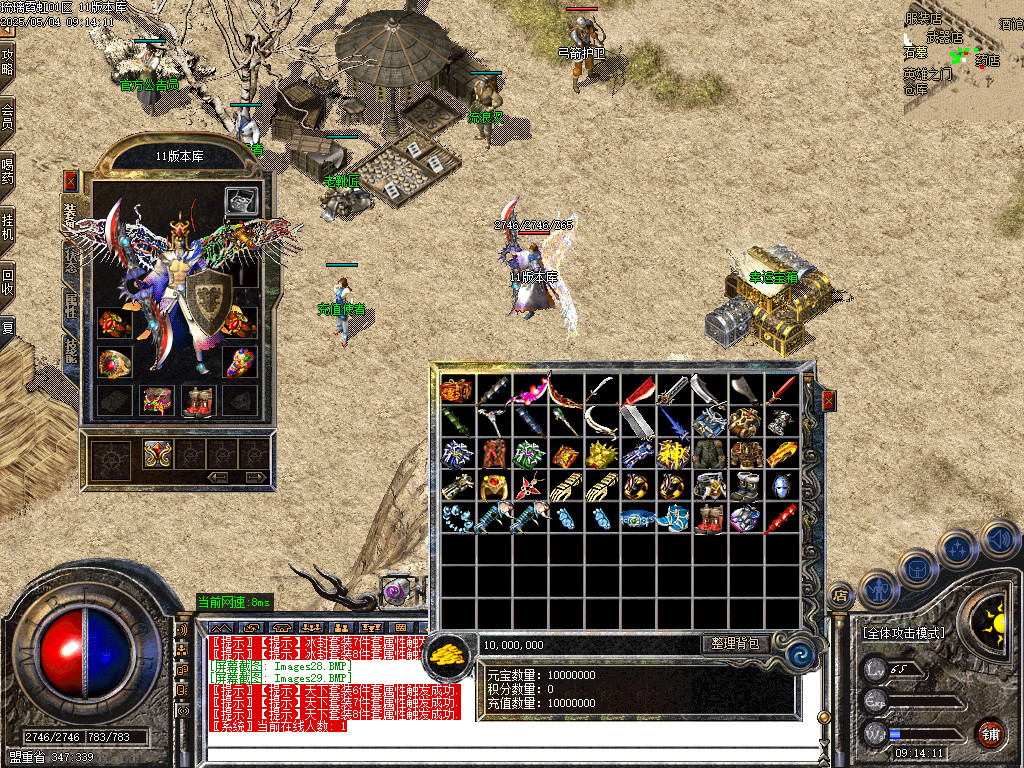
Task: Open the 会员 member side menu
Action: click(8, 116)
